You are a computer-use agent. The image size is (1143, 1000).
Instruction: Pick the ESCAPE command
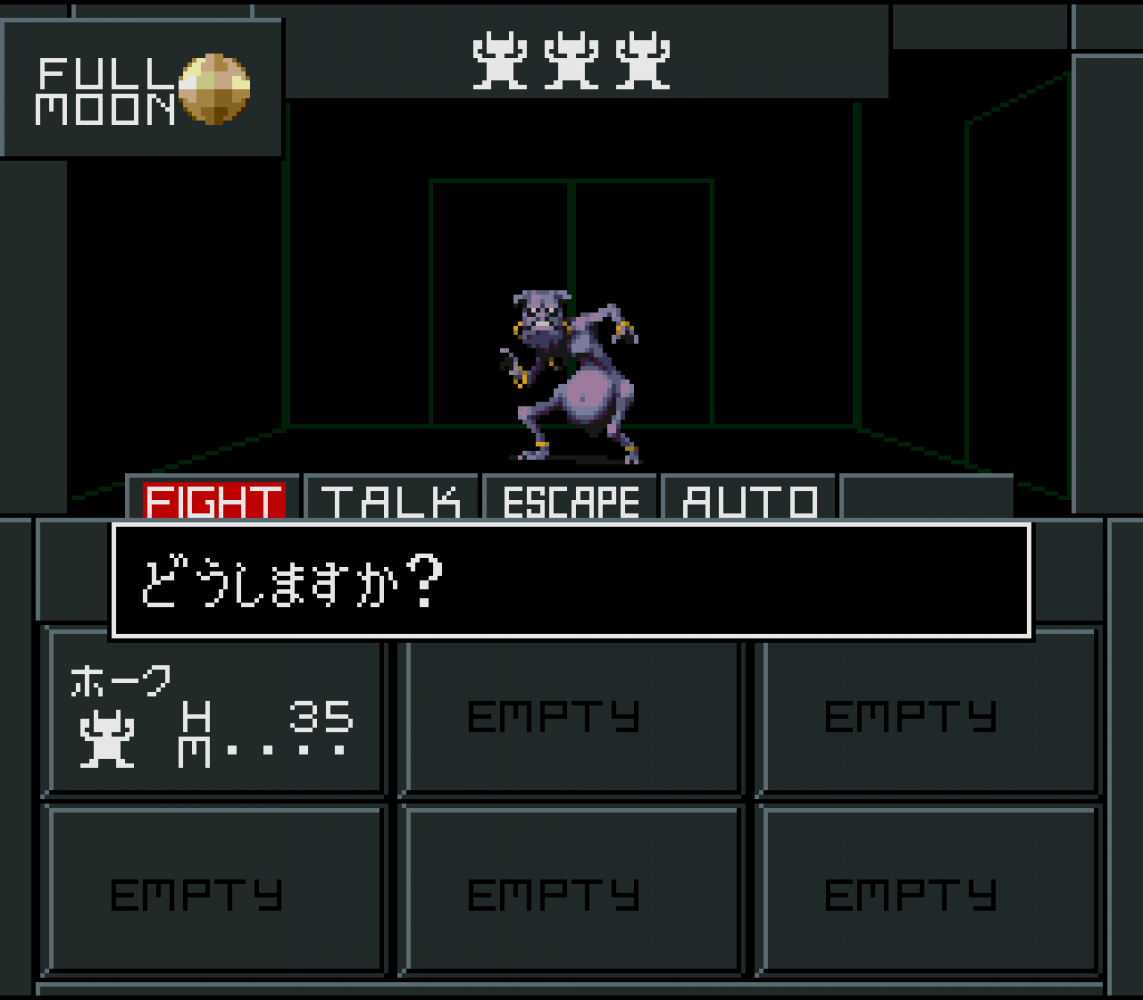pos(570,500)
